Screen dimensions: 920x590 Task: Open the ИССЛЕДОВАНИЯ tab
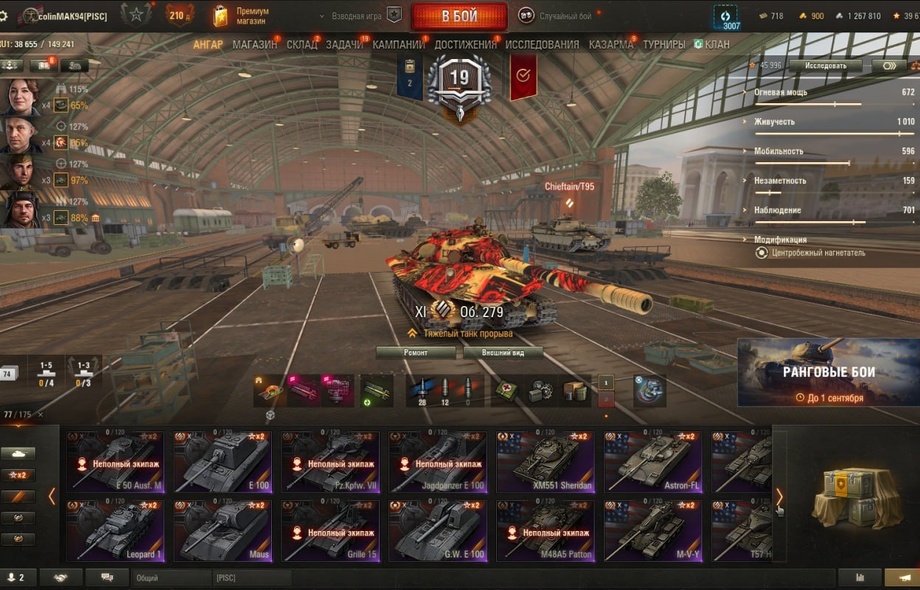click(542, 45)
